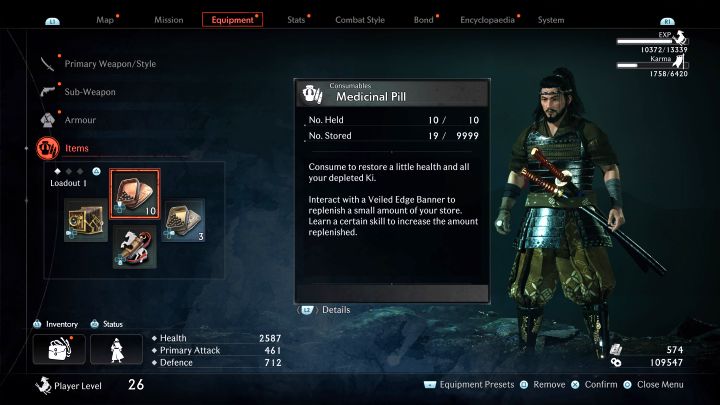Viewport: 720px width, 405px height.
Task: Switch to the Map tab
Action: pos(105,20)
